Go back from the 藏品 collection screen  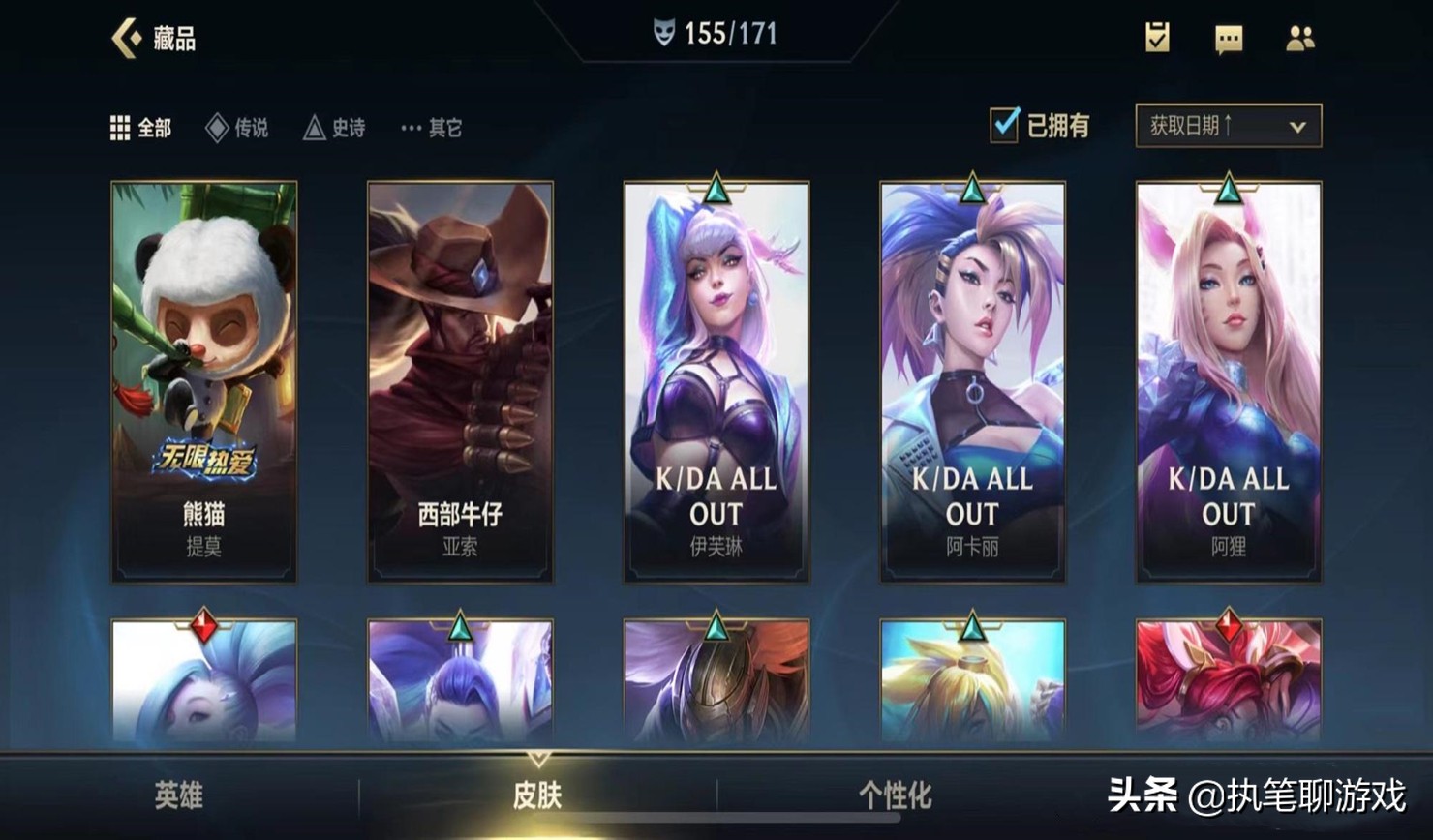128,39
